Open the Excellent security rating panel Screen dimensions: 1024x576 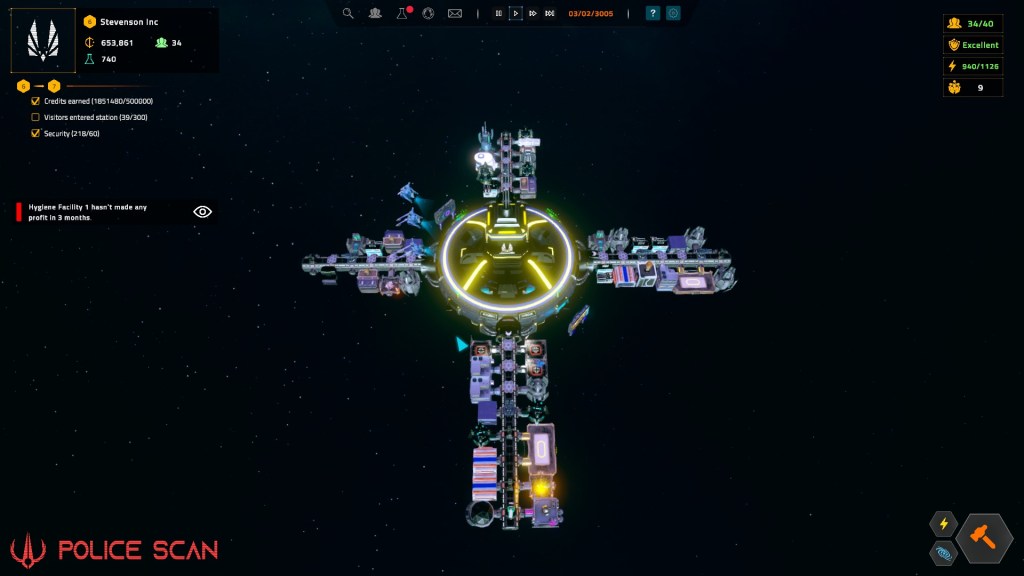(x=972, y=45)
